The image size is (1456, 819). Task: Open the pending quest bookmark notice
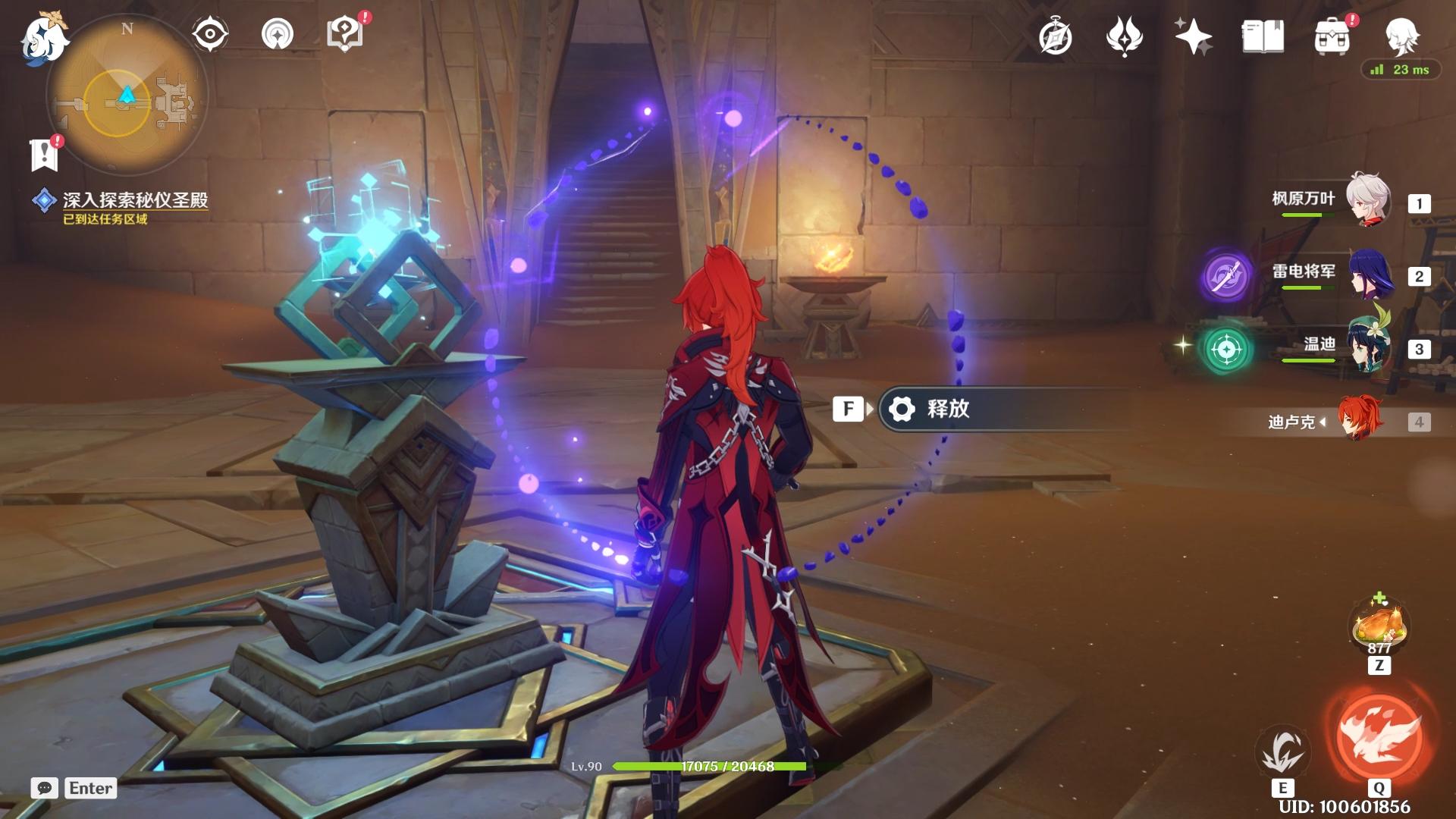(45, 154)
